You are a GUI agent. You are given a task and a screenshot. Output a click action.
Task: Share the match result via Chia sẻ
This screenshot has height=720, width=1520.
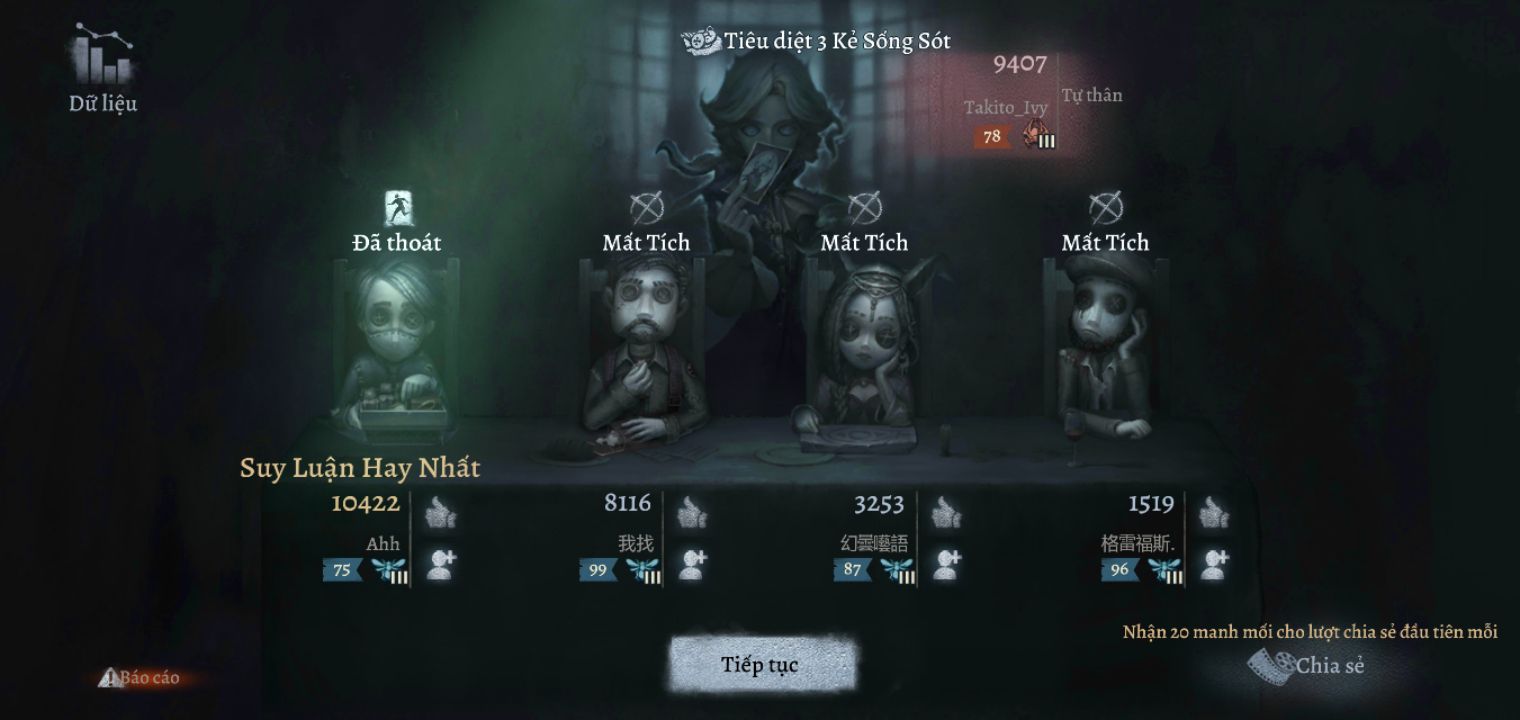tap(1308, 665)
